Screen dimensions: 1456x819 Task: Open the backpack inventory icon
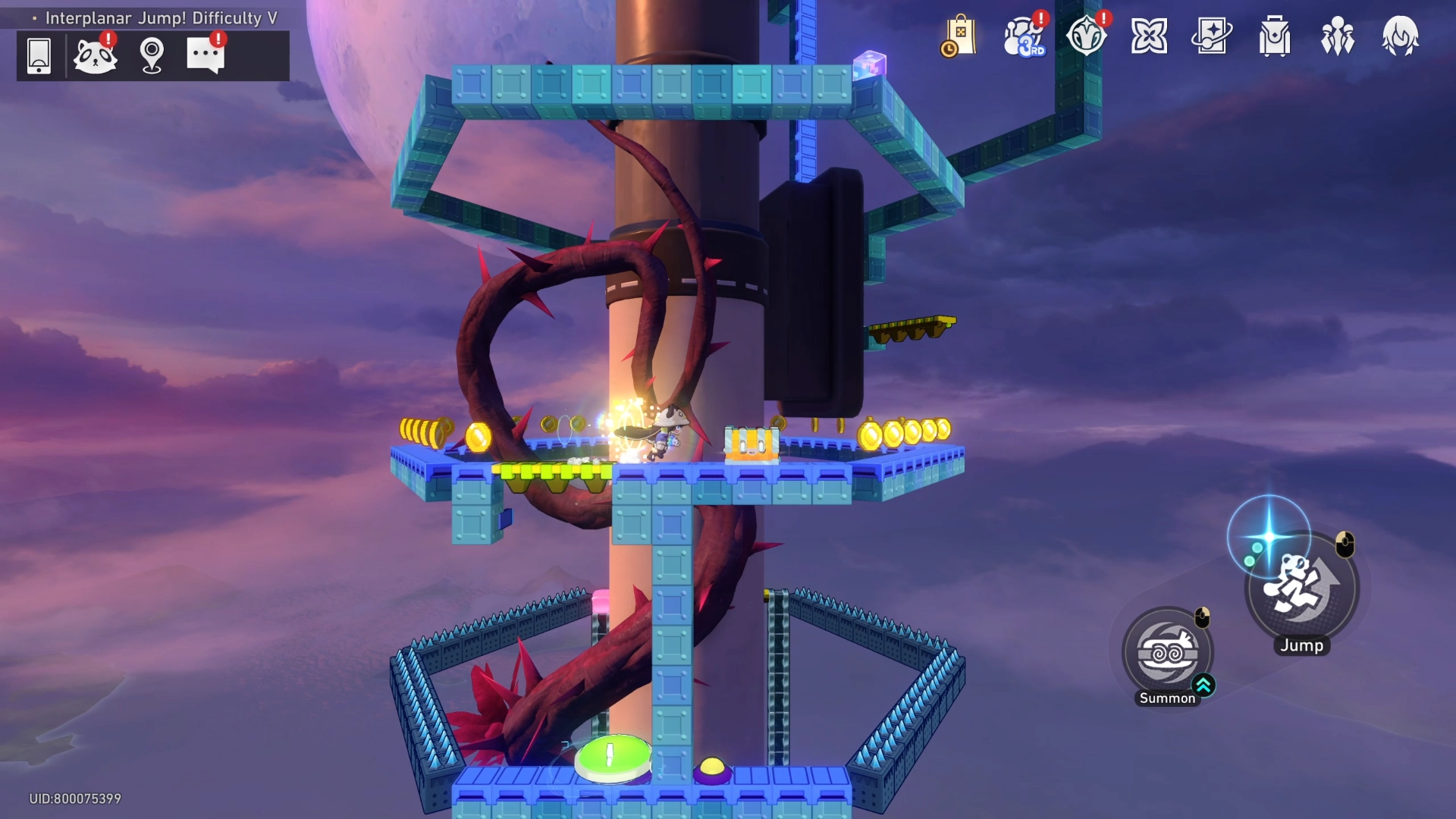pyautogui.click(x=1275, y=36)
